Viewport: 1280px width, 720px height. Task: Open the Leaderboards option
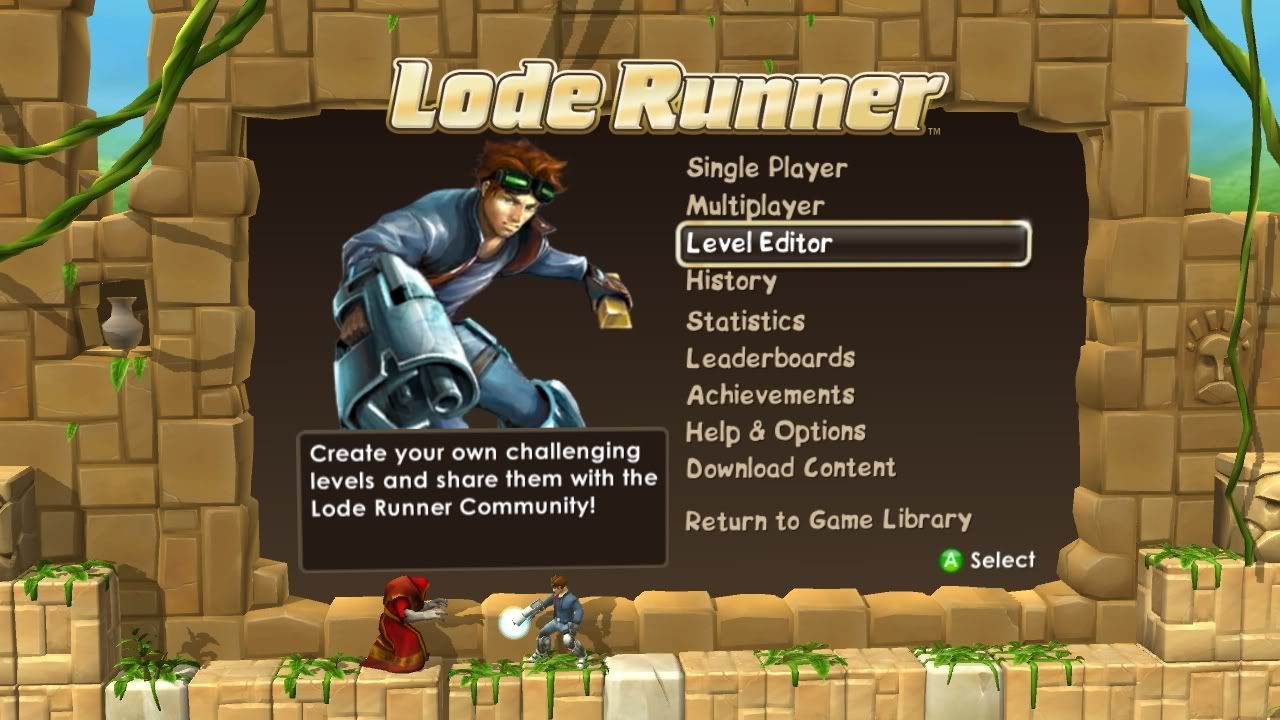770,357
